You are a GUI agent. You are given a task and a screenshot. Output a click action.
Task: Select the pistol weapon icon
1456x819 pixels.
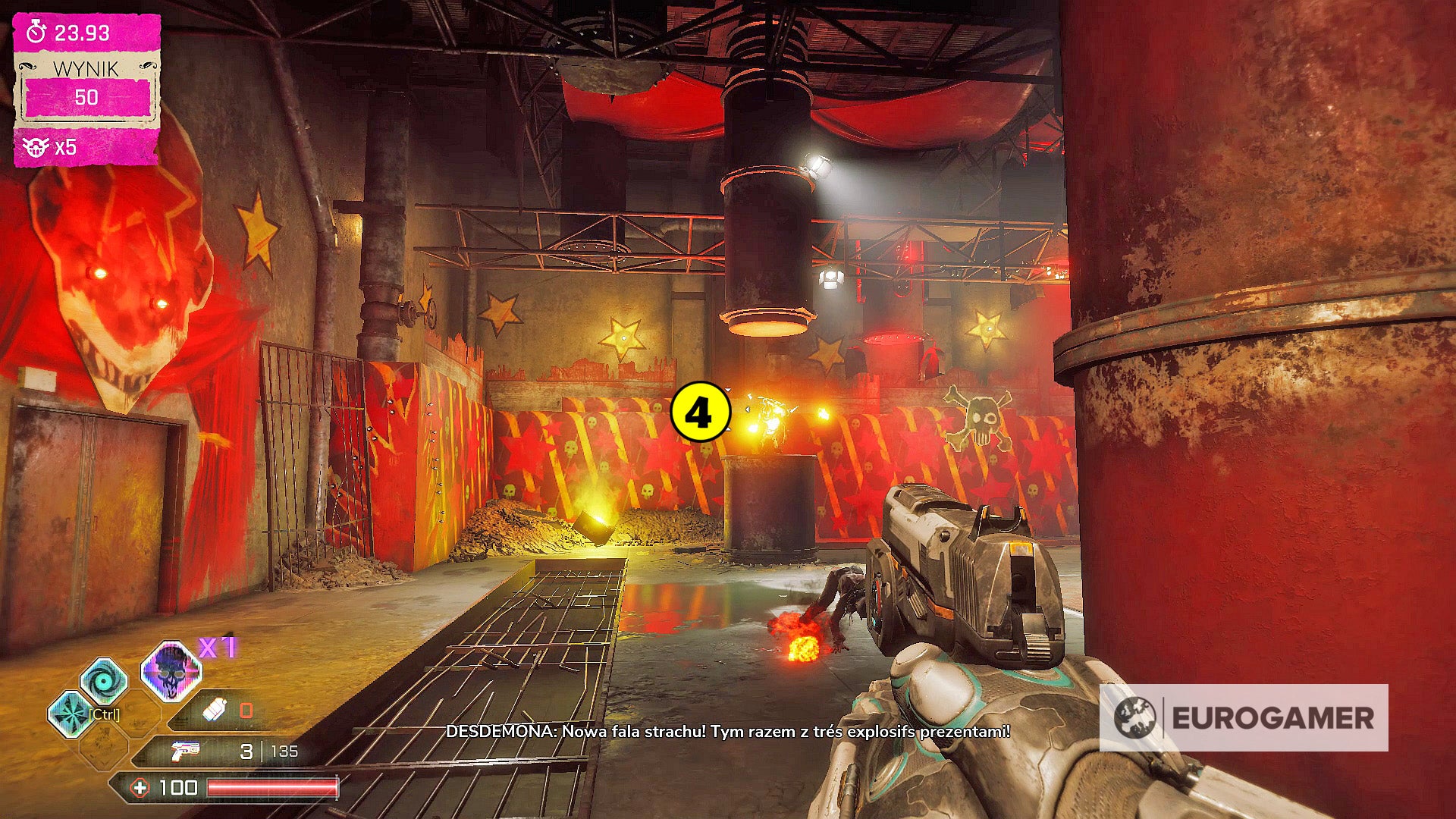click(x=184, y=751)
